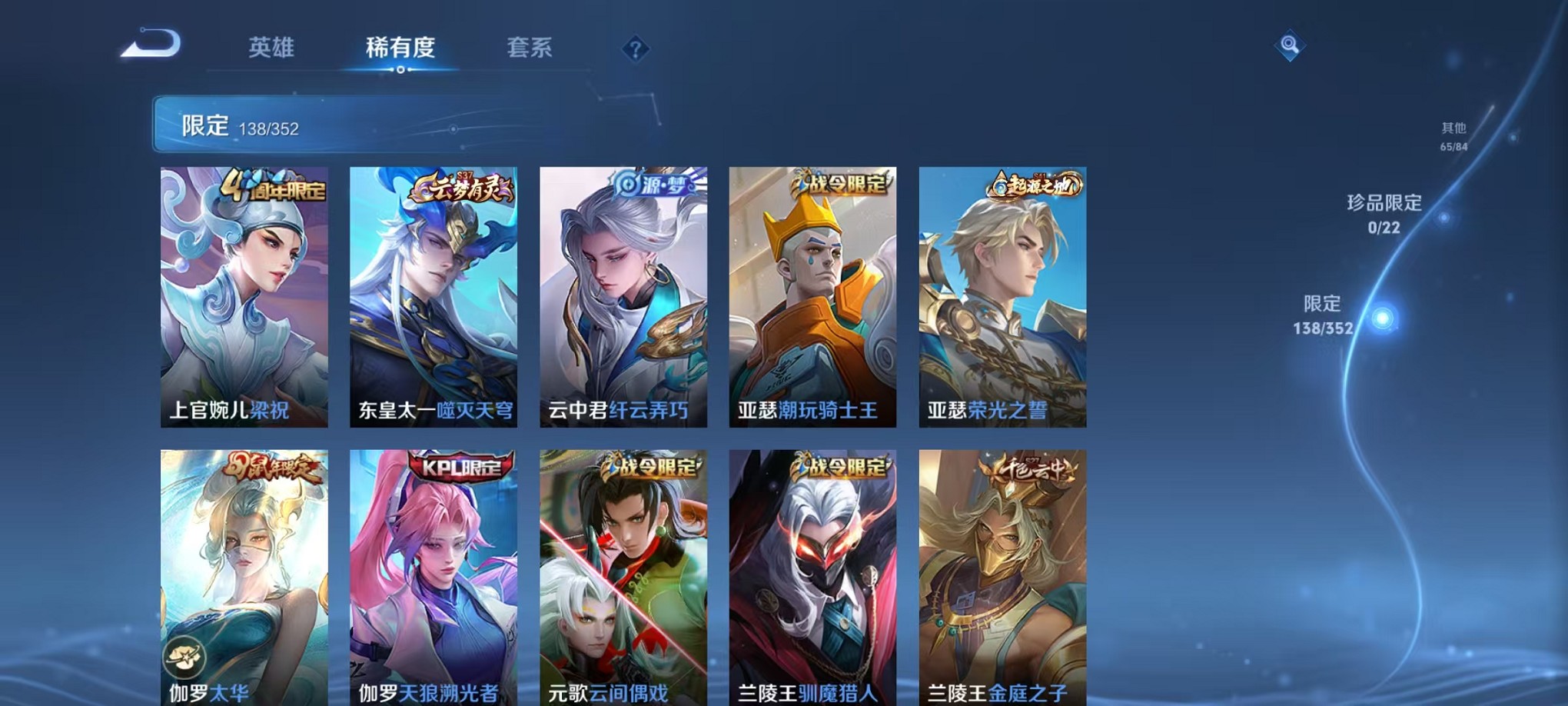Select the 稀有度 tab
The height and width of the screenshot is (706, 1568).
[x=400, y=48]
